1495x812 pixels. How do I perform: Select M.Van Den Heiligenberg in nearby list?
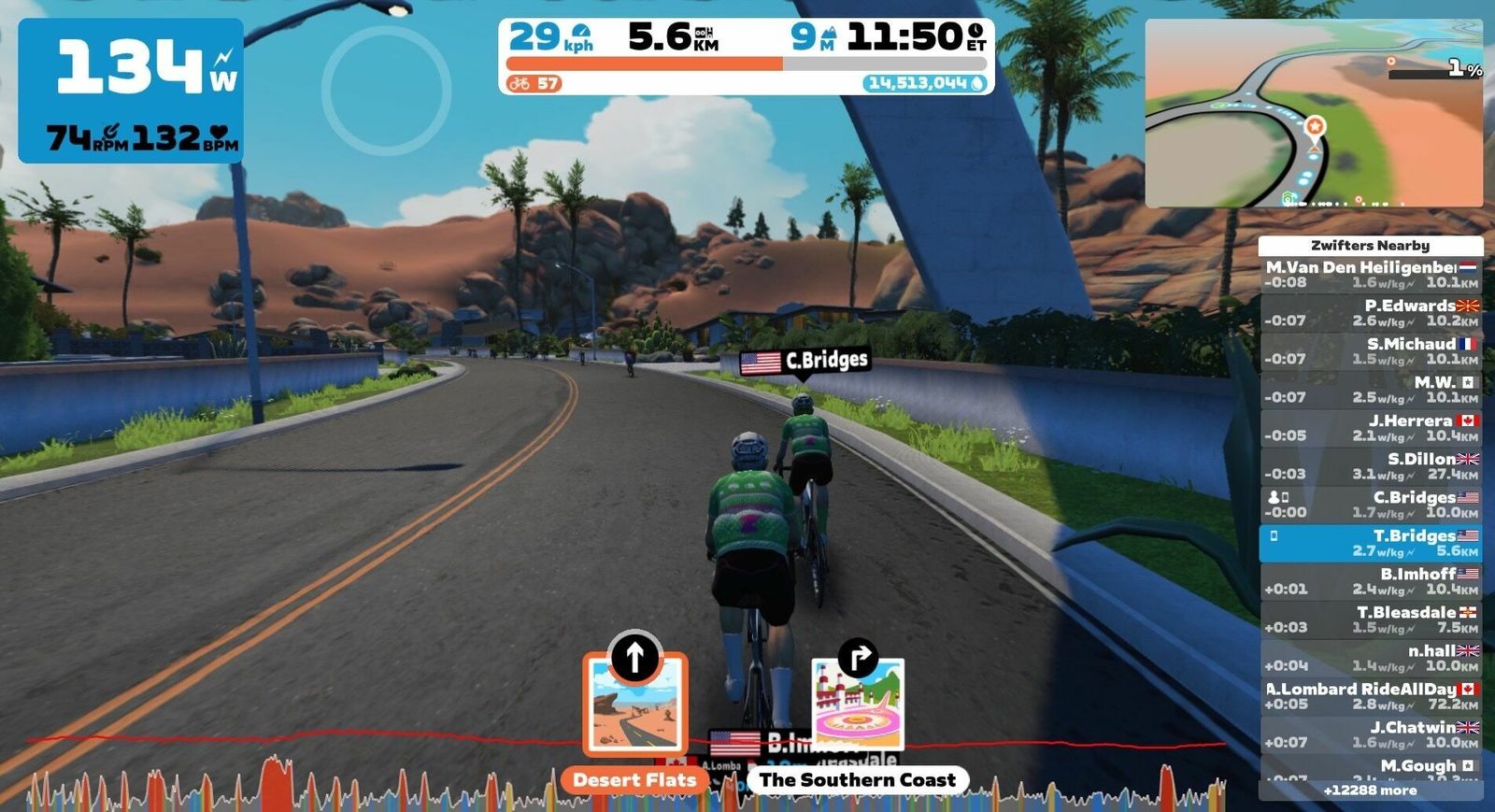[x=1370, y=275]
